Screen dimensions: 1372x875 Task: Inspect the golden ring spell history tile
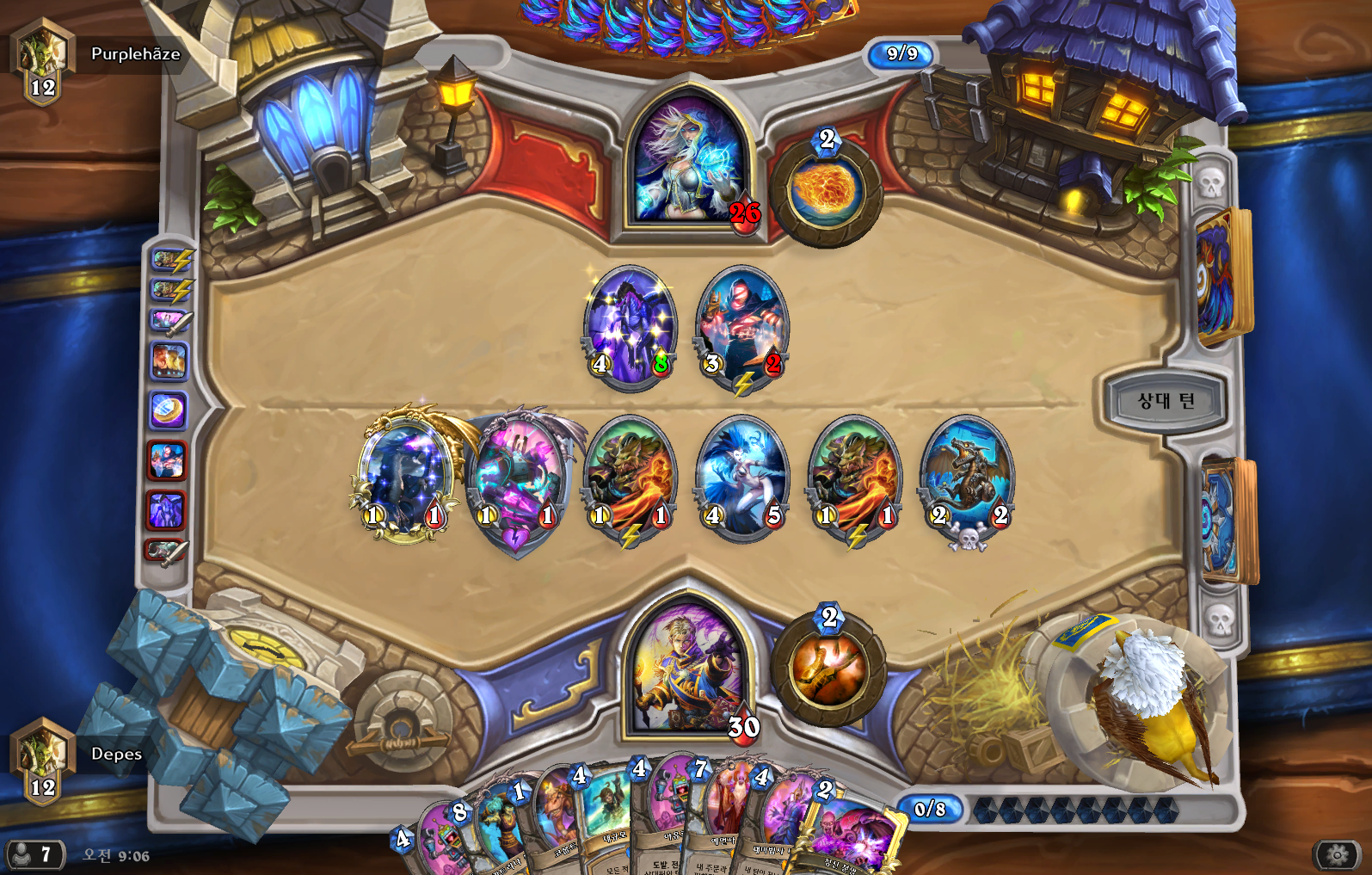(168, 410)
